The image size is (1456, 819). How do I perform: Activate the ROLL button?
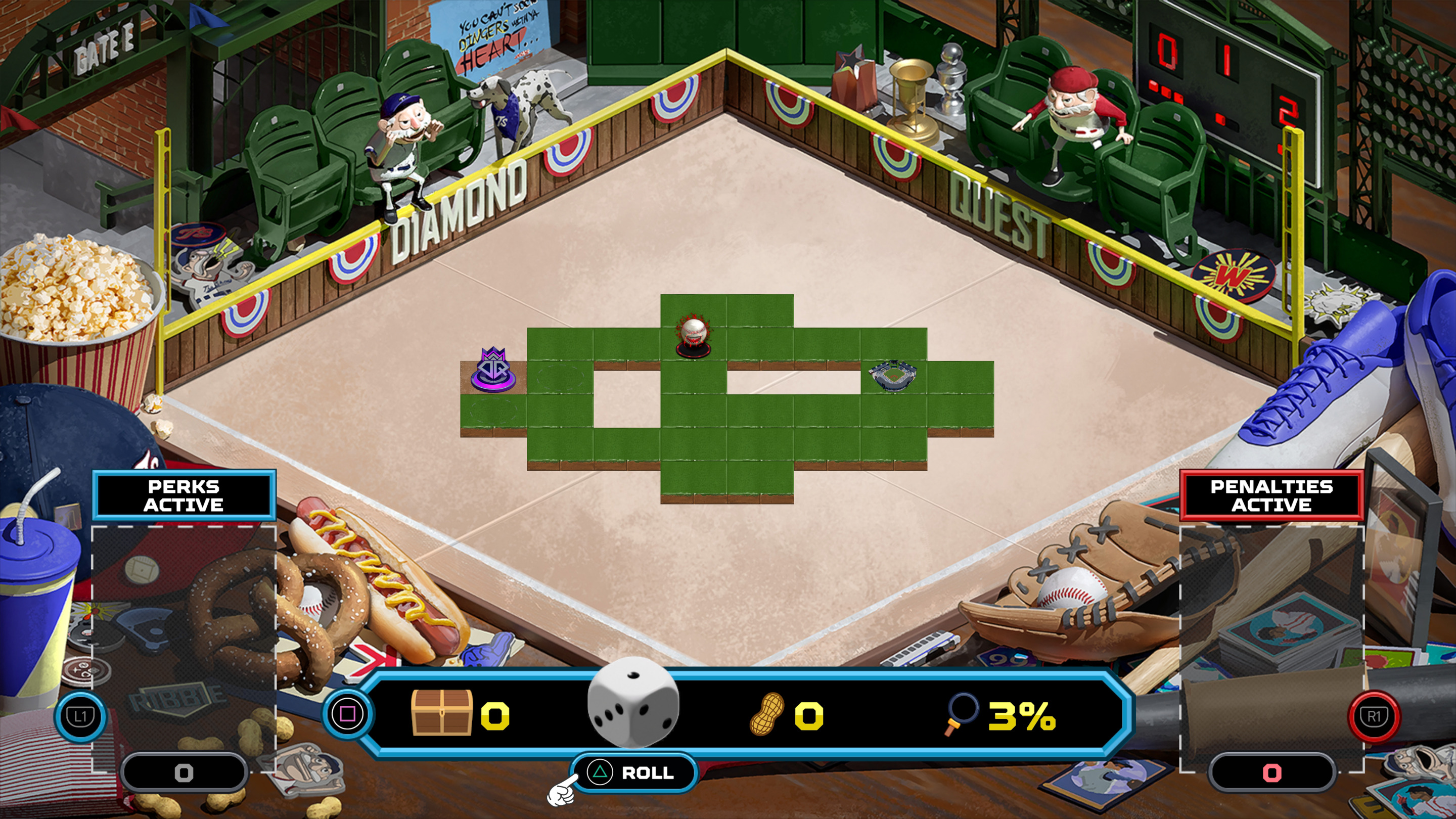coord(633,773)
